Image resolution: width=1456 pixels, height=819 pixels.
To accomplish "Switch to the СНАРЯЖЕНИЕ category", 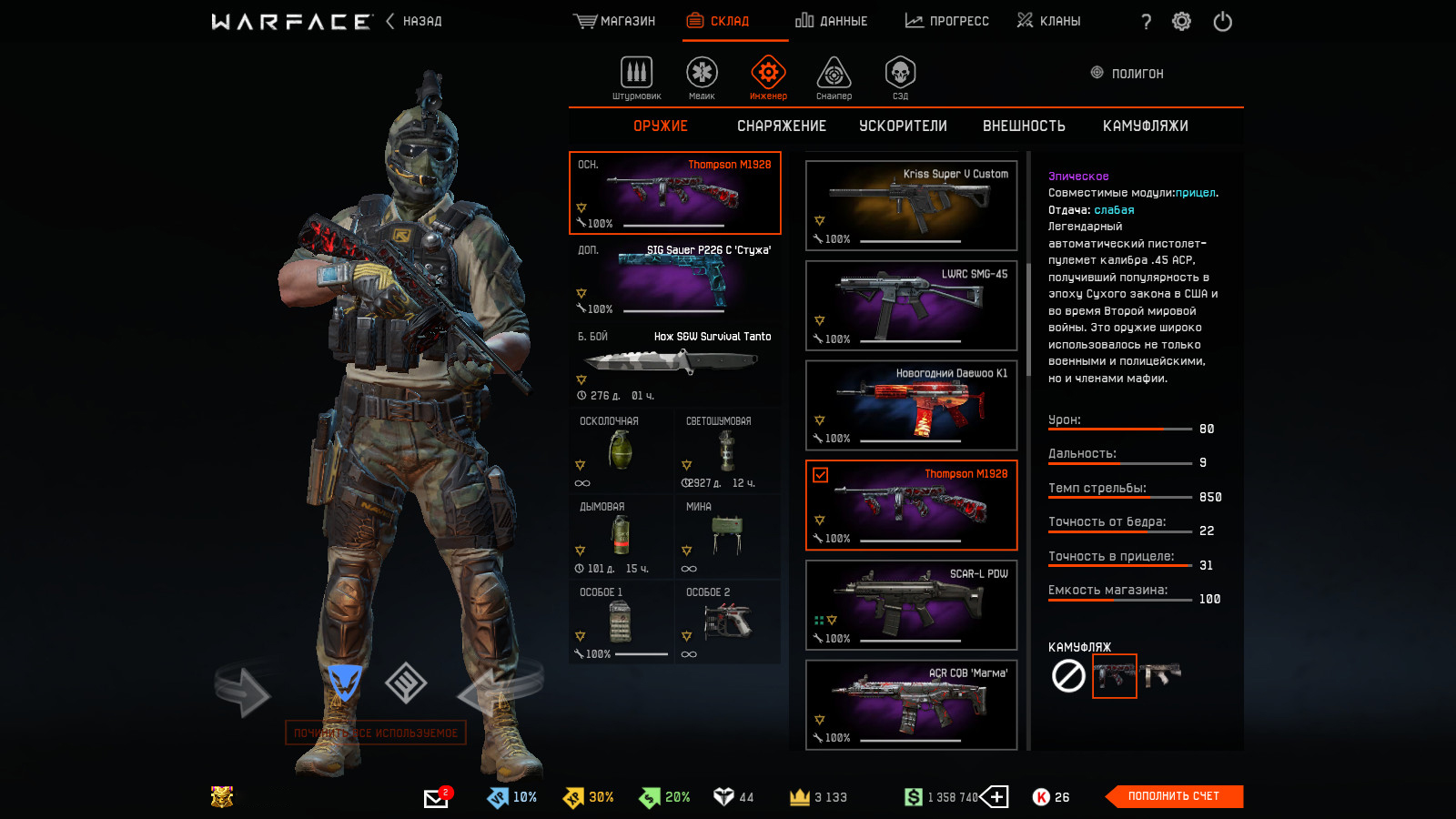I will (x=782, y=126).
